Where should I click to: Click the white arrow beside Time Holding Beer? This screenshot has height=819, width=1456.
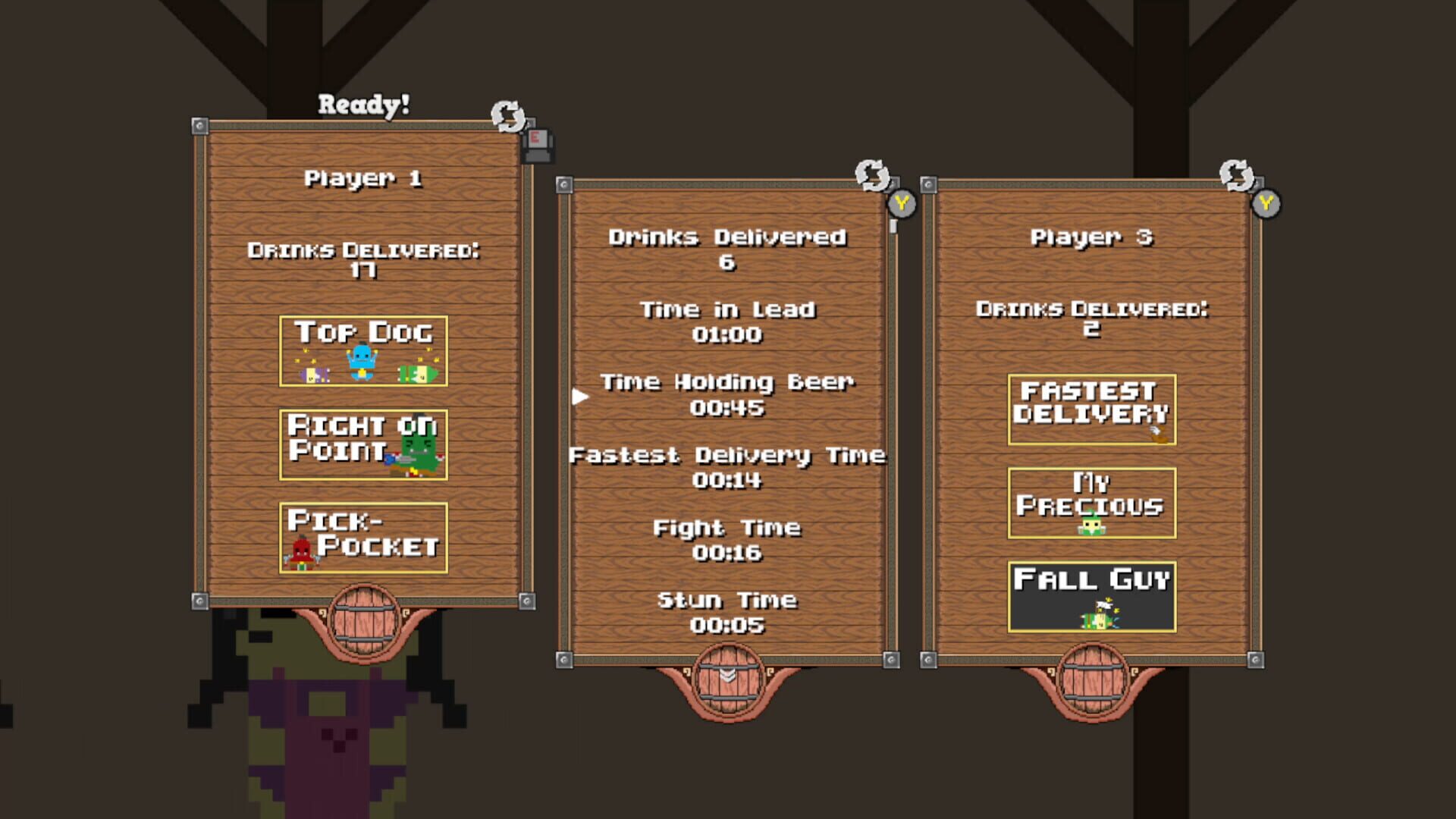click(x=581, y=395)
